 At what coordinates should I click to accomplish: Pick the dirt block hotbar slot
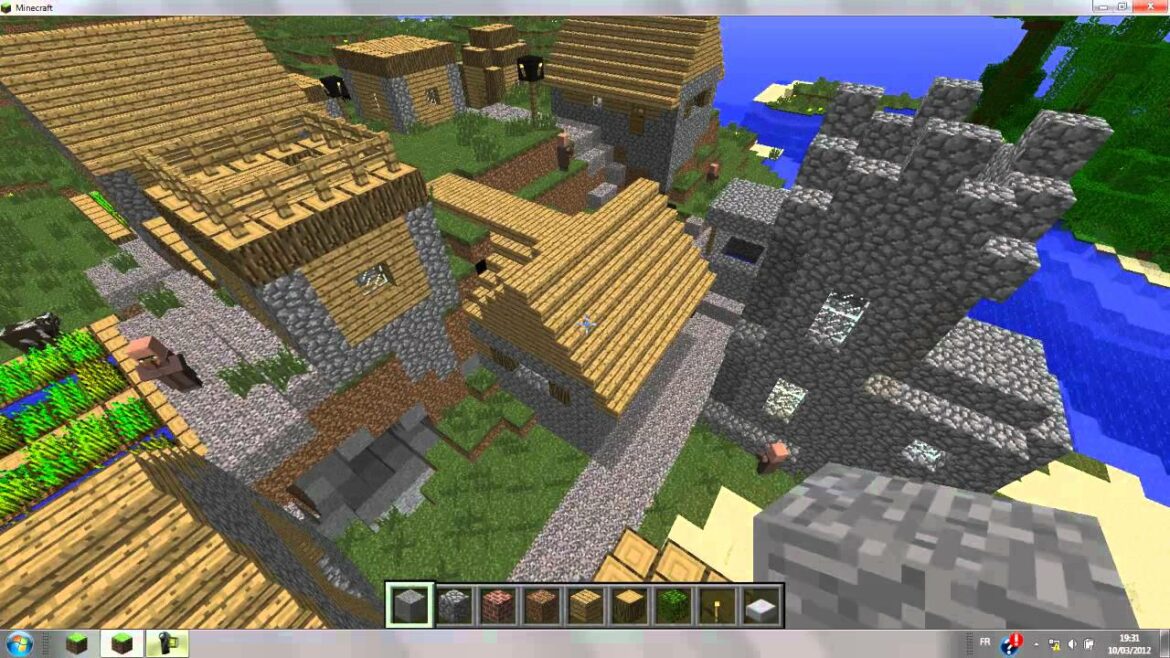(541, 605)
